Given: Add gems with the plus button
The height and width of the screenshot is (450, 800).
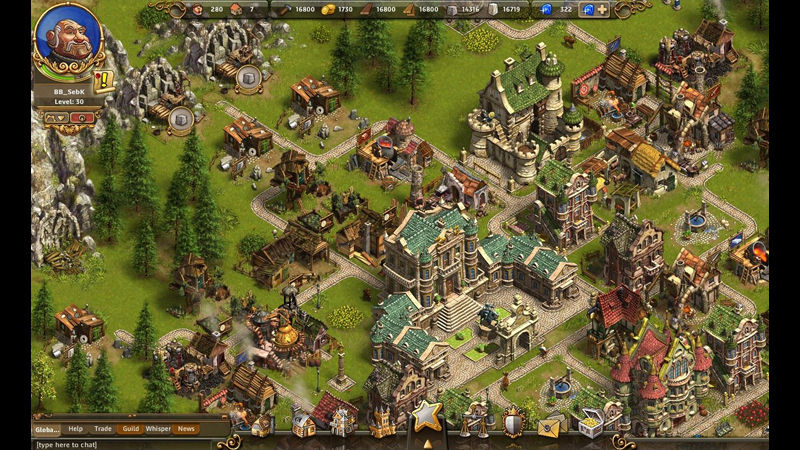Looking at the screenshot, I should [x=602, y=10].
